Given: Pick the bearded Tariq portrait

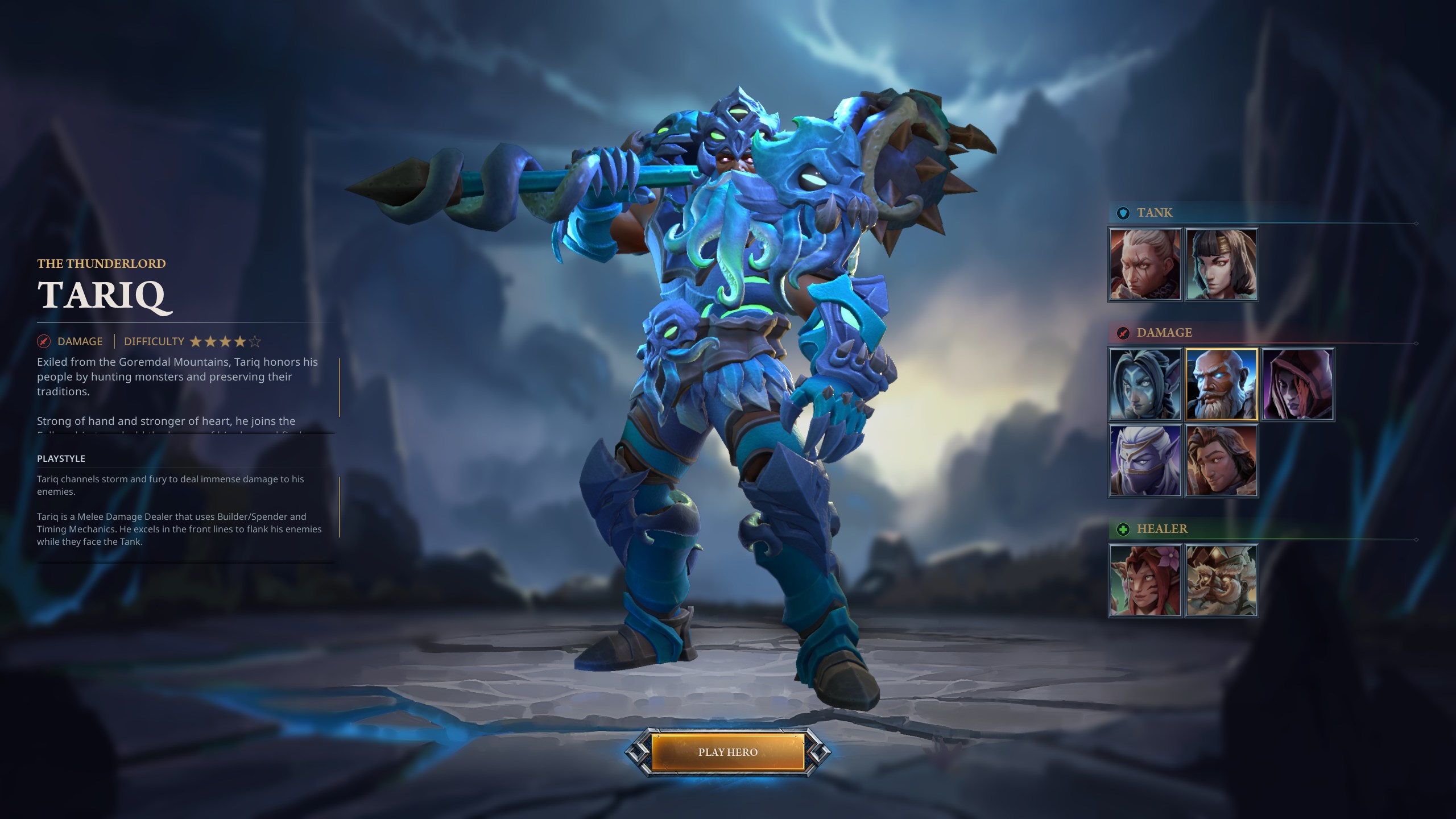Looking at the screenshot, I should [x=1221, y=384].
